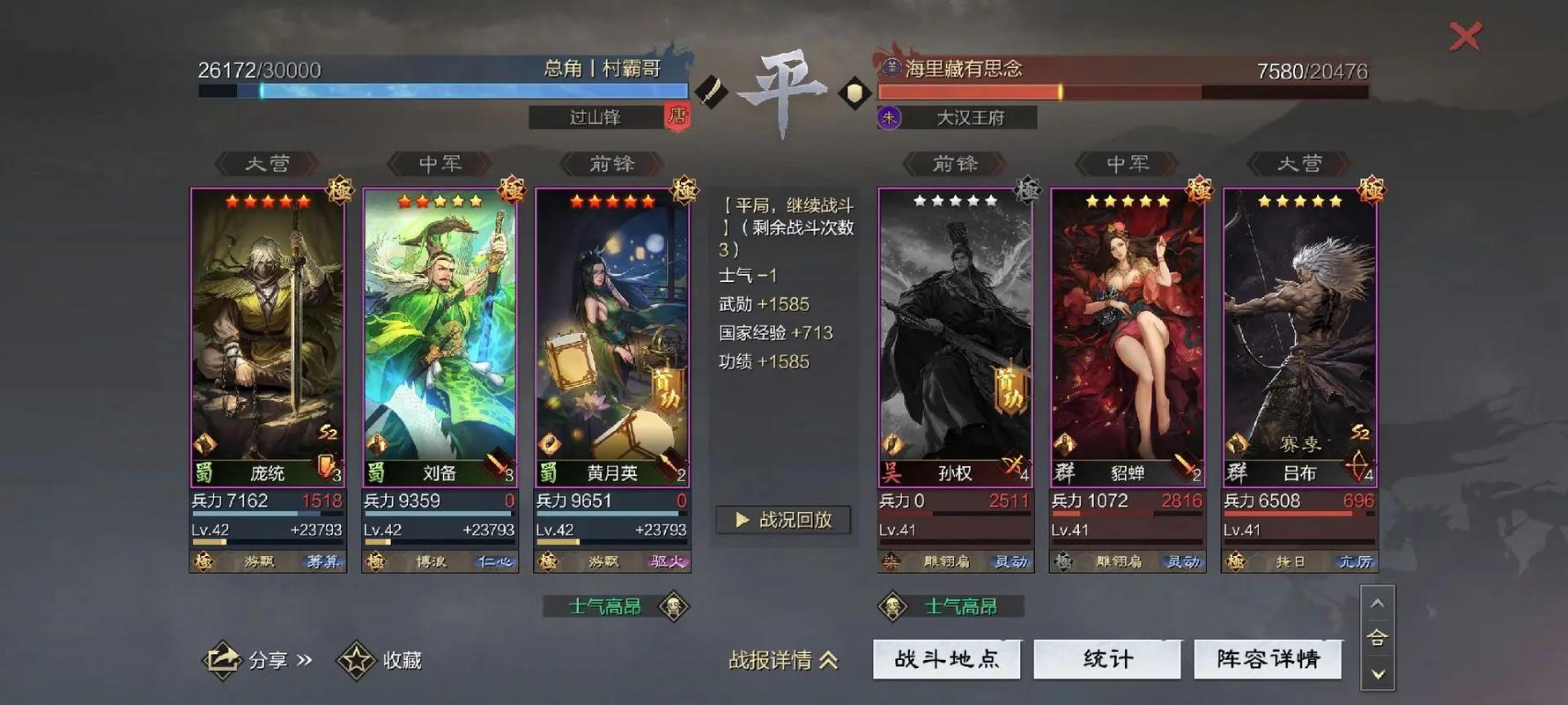Select the enemy 前锋 position tab

[957, 164]
